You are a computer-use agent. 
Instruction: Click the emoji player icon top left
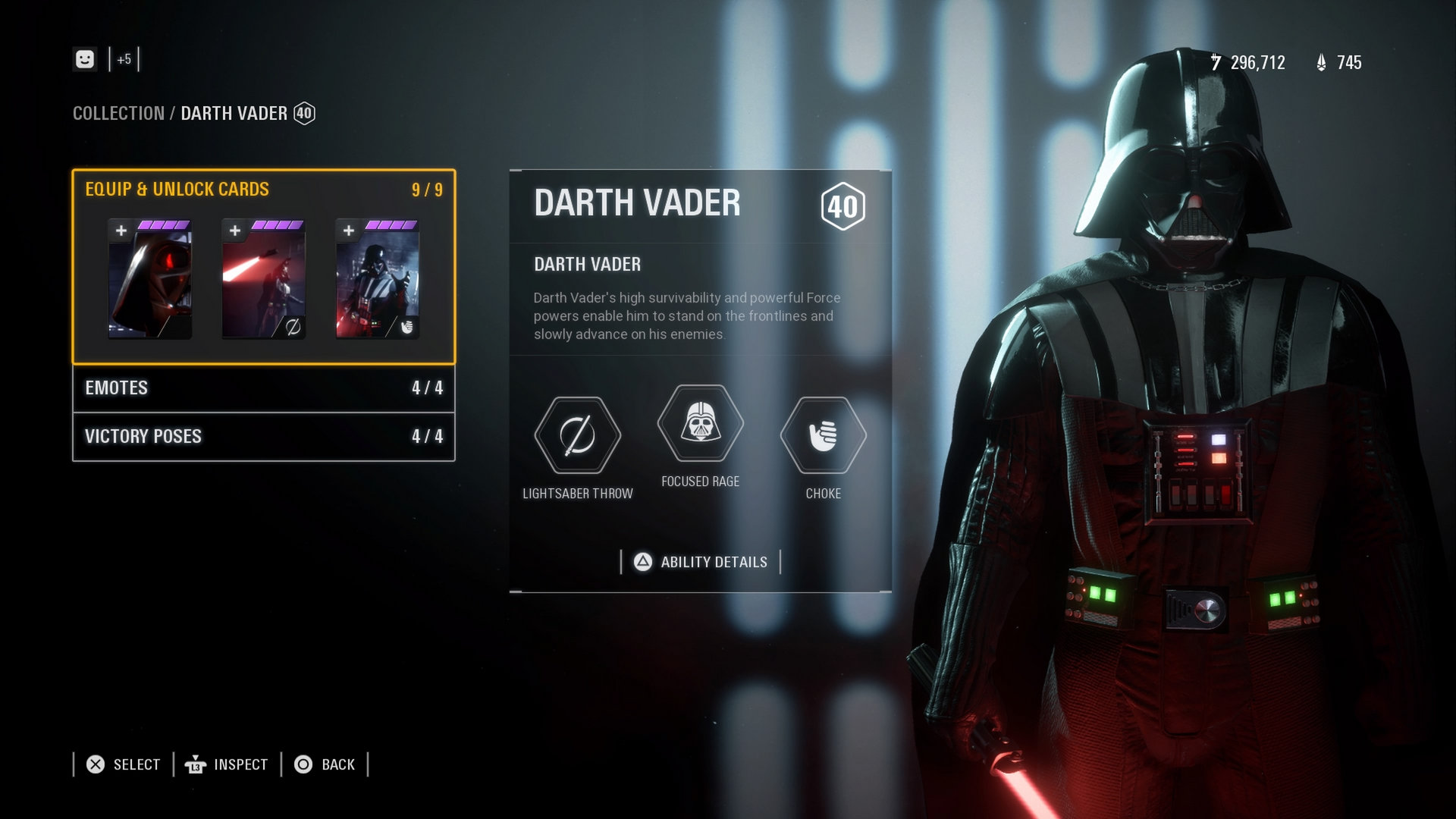pyautogui.click(x=85, y=58)
